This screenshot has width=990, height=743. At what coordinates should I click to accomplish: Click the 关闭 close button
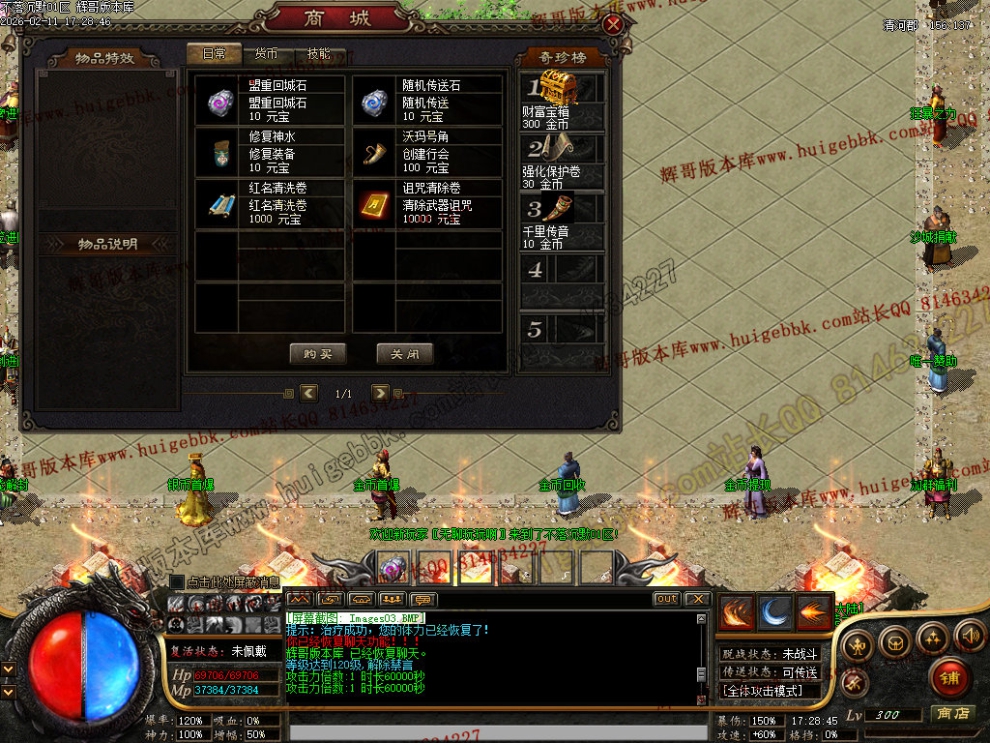404,353
